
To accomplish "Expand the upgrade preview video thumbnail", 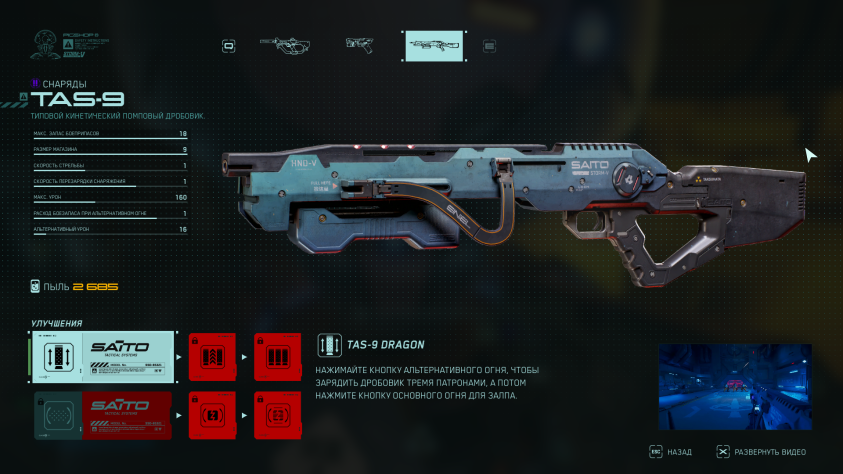I will point(734,386).
